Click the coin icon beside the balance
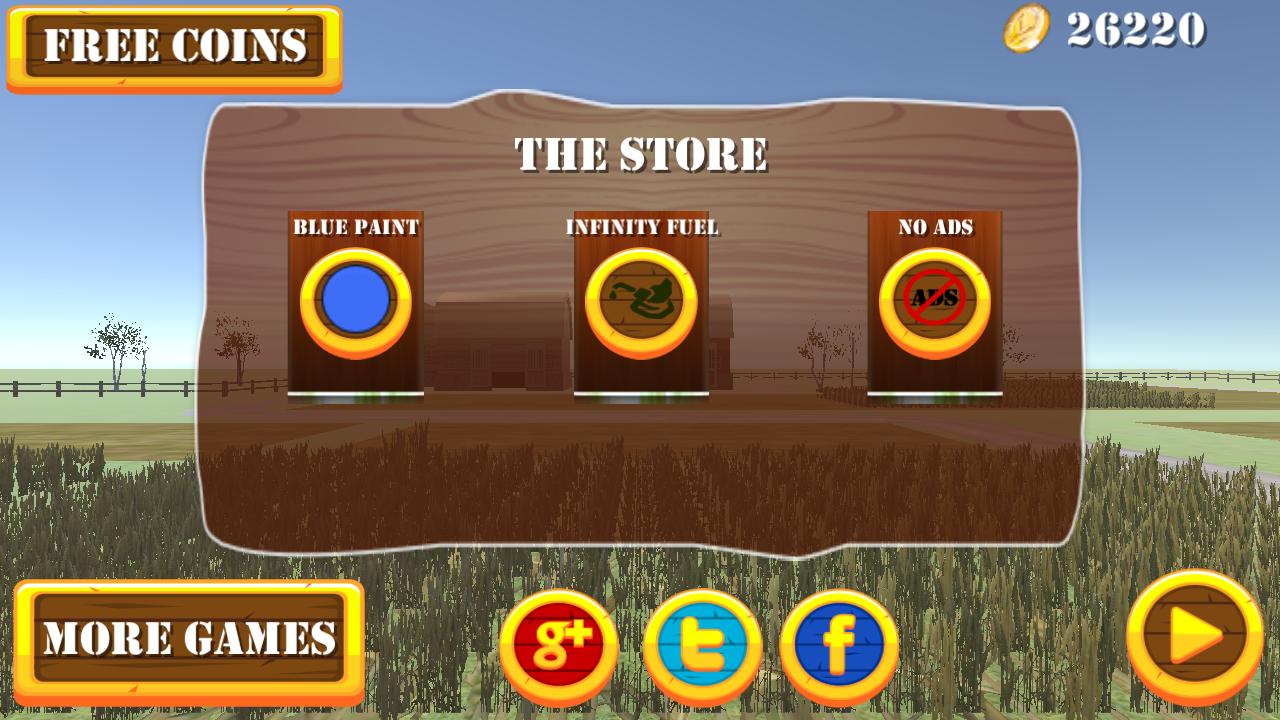Viewport: 1280px width, 720px height. [x=1024, y=27]
